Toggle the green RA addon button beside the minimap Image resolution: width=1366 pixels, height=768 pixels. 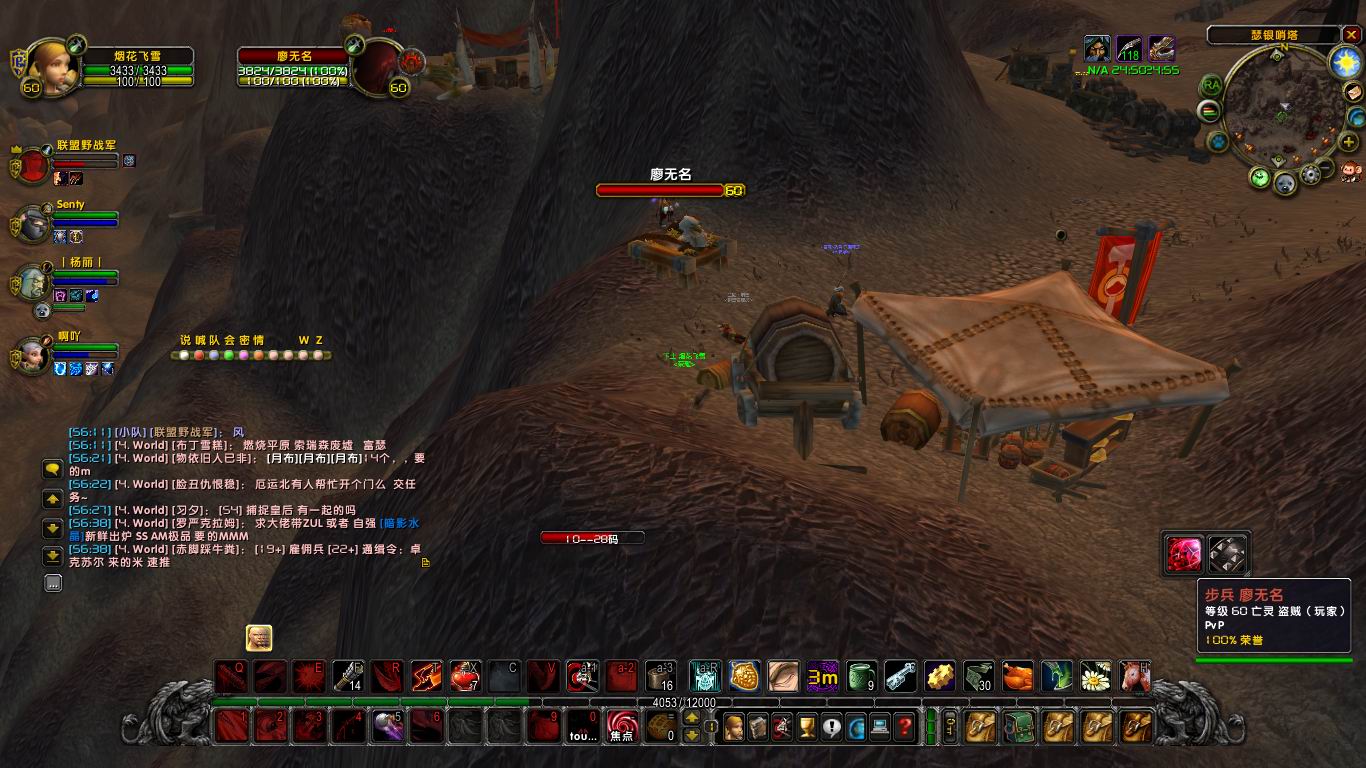(x=1211, y=85)
